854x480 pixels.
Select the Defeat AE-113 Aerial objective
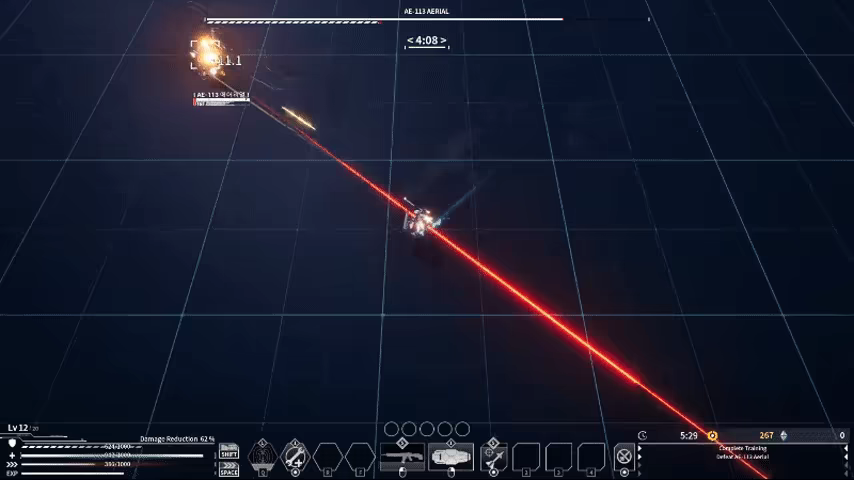(x=741, y=457)
